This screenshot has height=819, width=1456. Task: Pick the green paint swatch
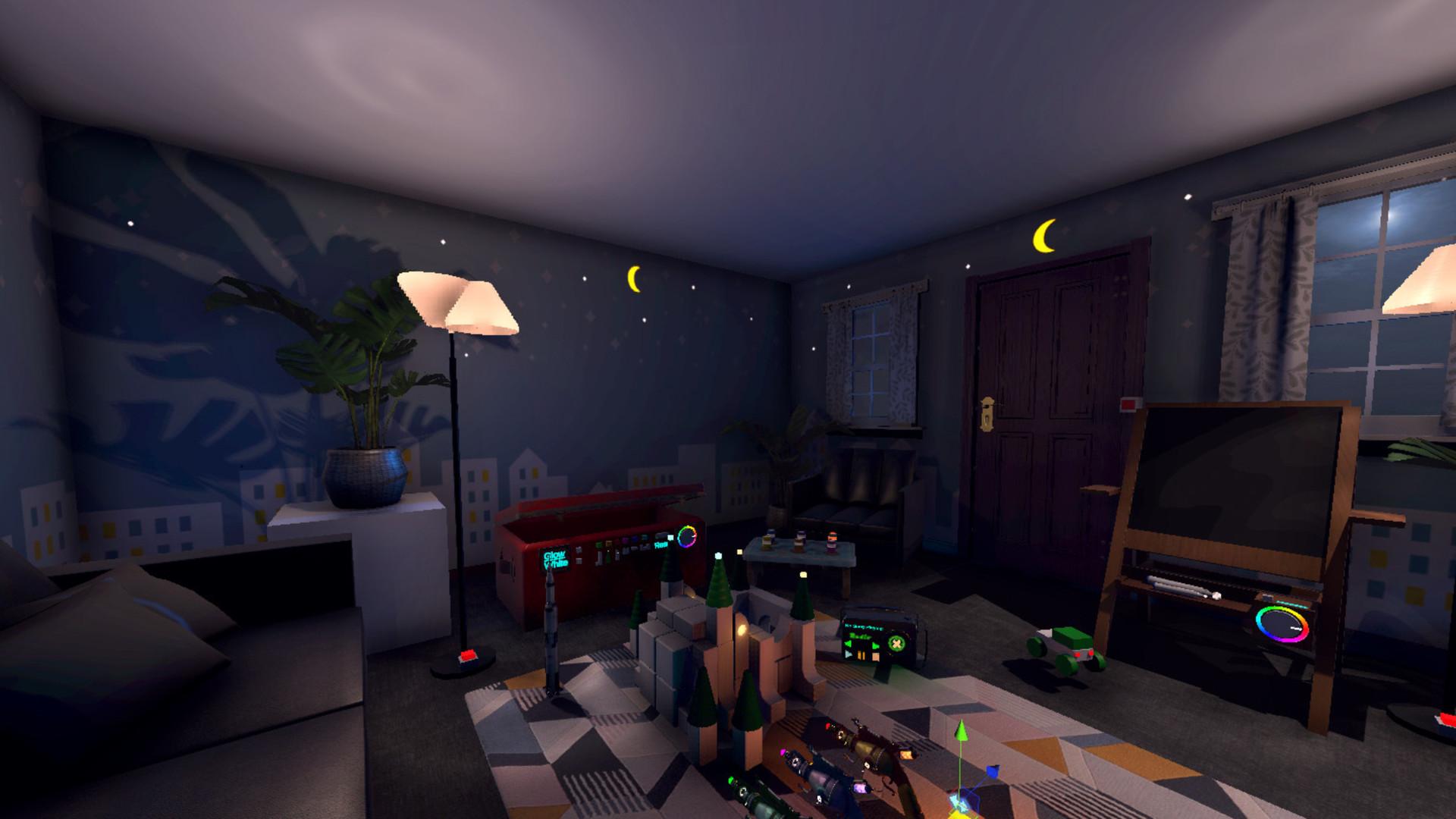(x=599, y=545)
